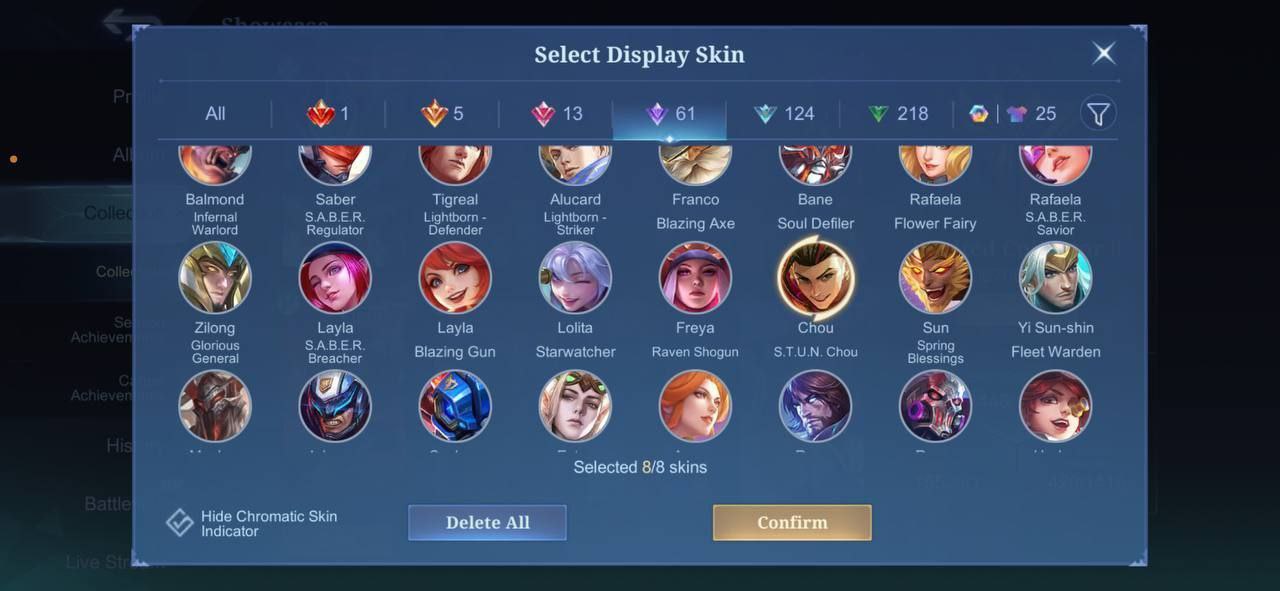
Task: Open the red tier tab showing 1
Action: click(x=328, y=114)
